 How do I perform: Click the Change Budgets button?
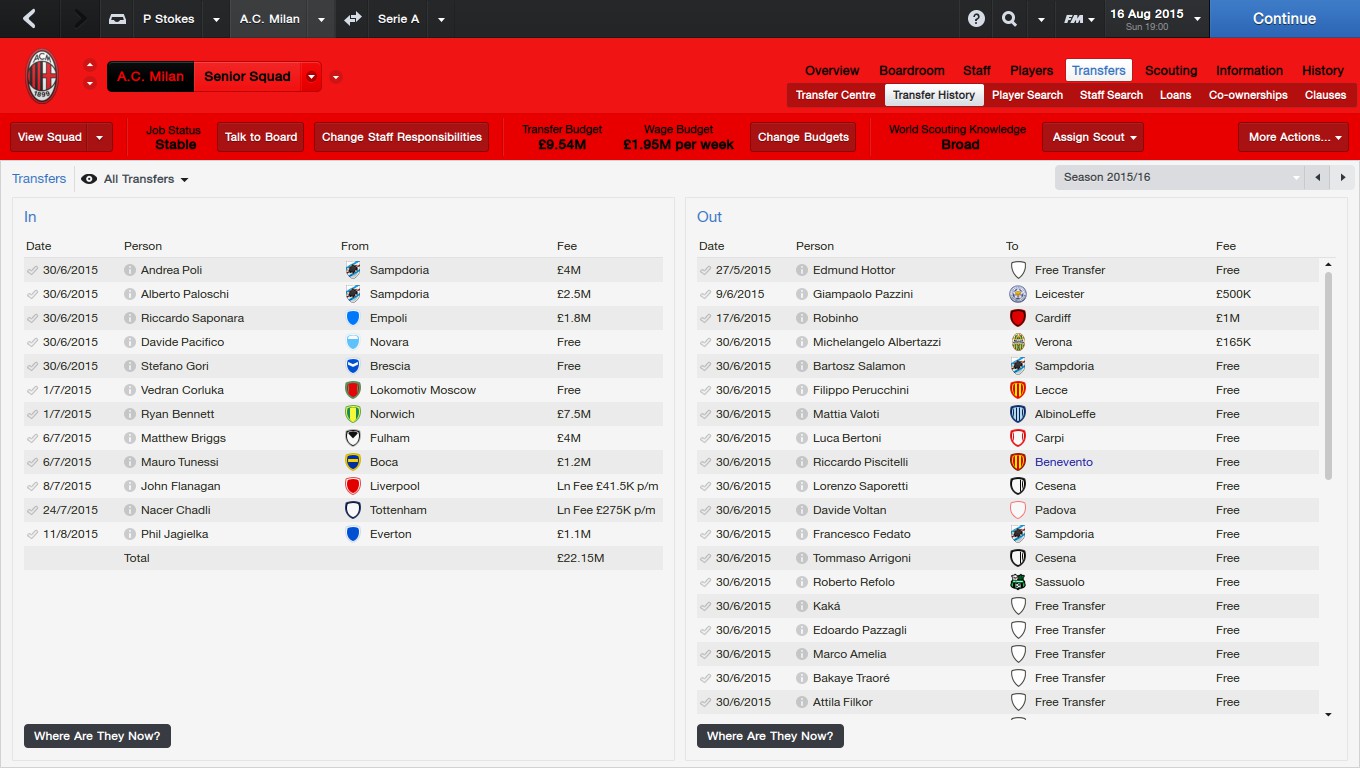coord(803,137)
